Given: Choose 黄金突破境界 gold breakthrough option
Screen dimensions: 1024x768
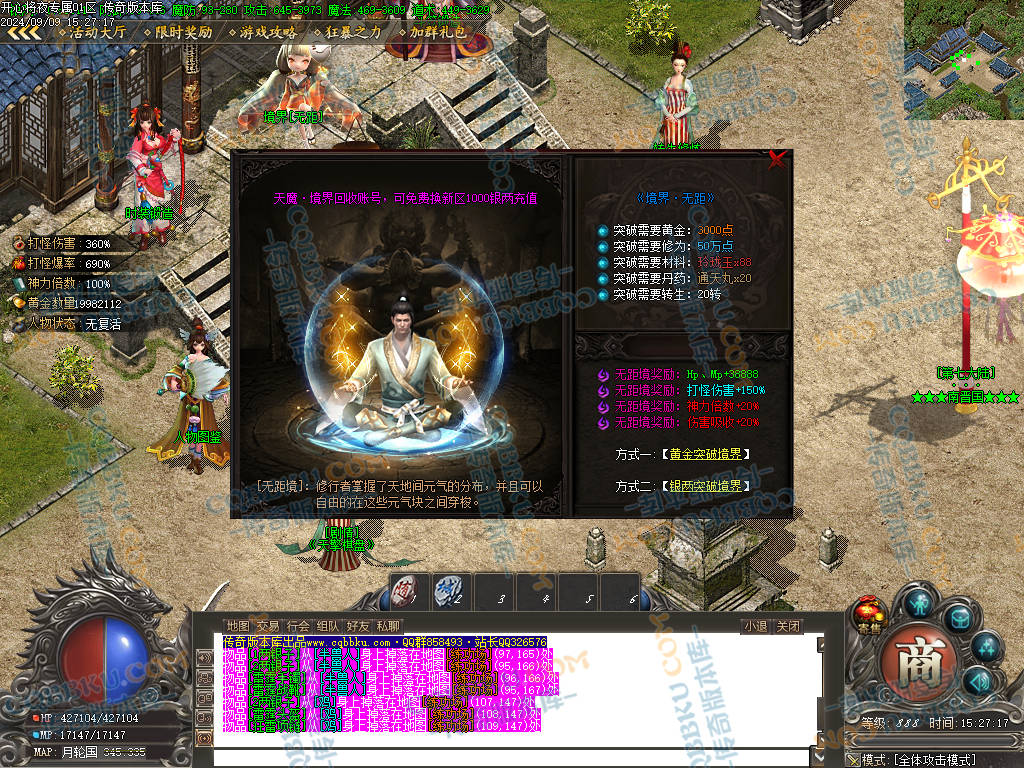Looking at the screenshot, I should (704, 454).
